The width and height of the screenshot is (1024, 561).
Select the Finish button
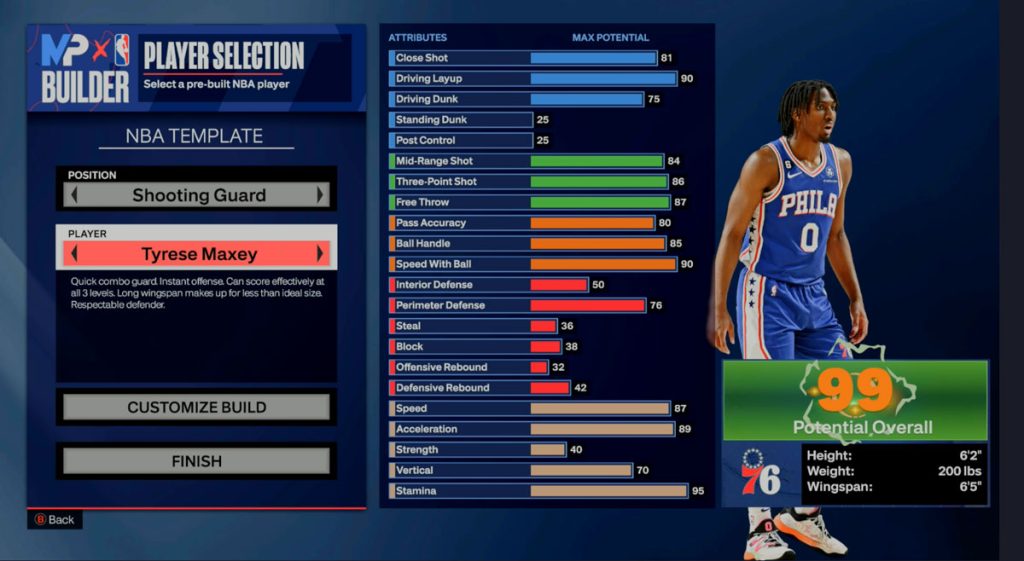196,461
